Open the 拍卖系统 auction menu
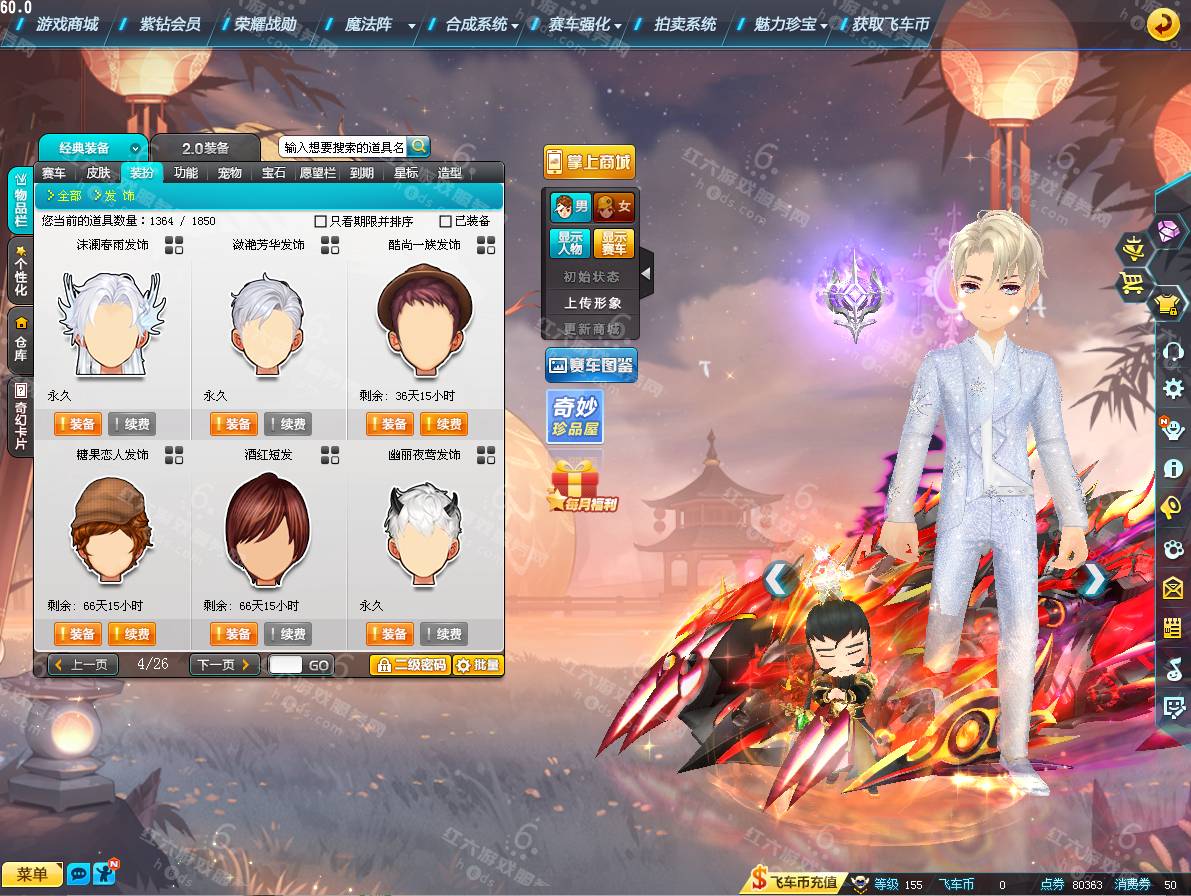The width and height of the screenshot is (1191, 896). (685, 24)
